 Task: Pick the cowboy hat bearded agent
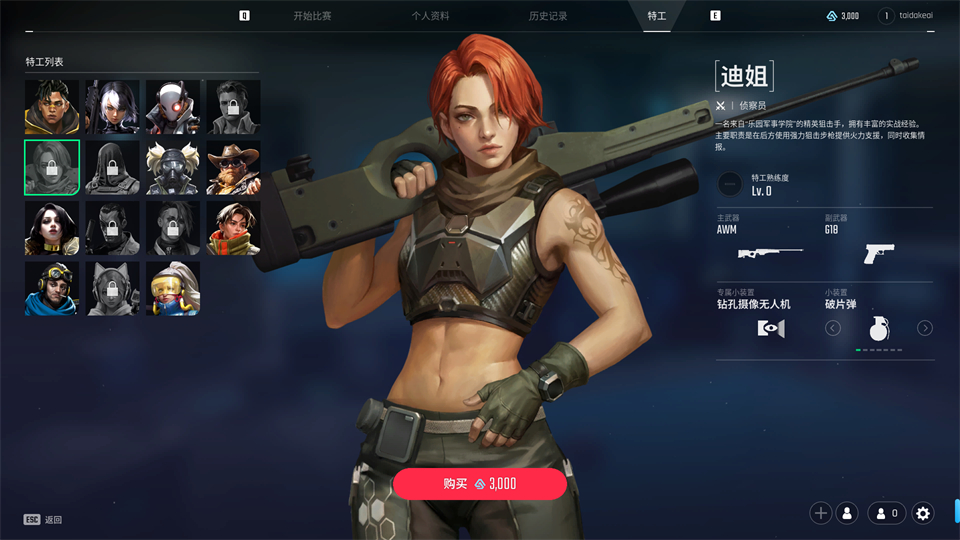[x=233, y=168]
